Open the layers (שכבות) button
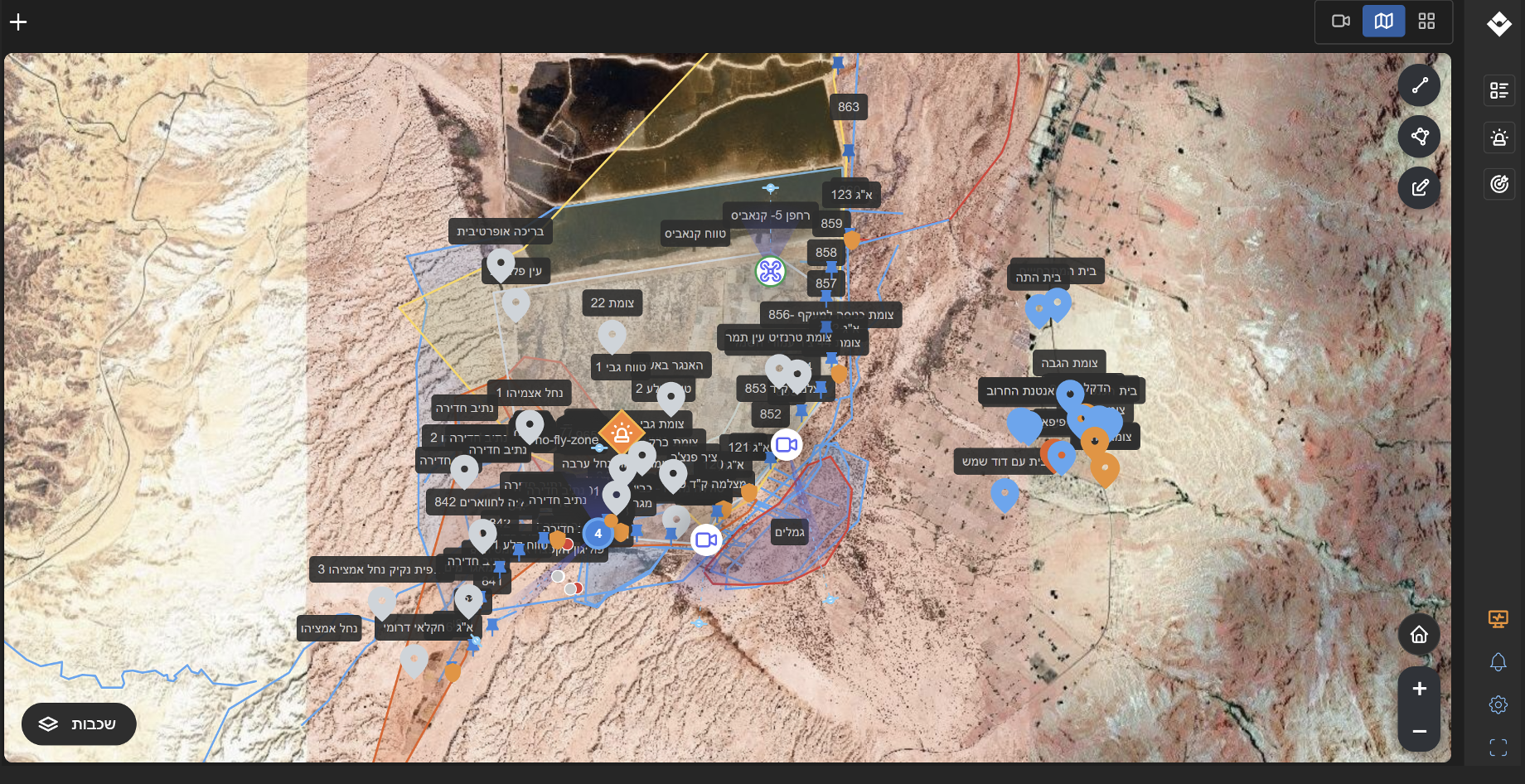This screenshot has width=1525, height=784. 79,724
